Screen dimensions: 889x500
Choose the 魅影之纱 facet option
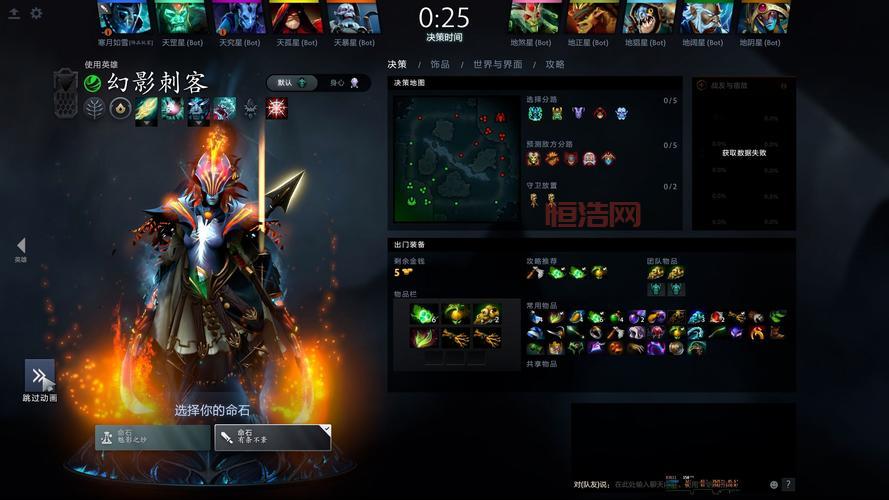152,437
